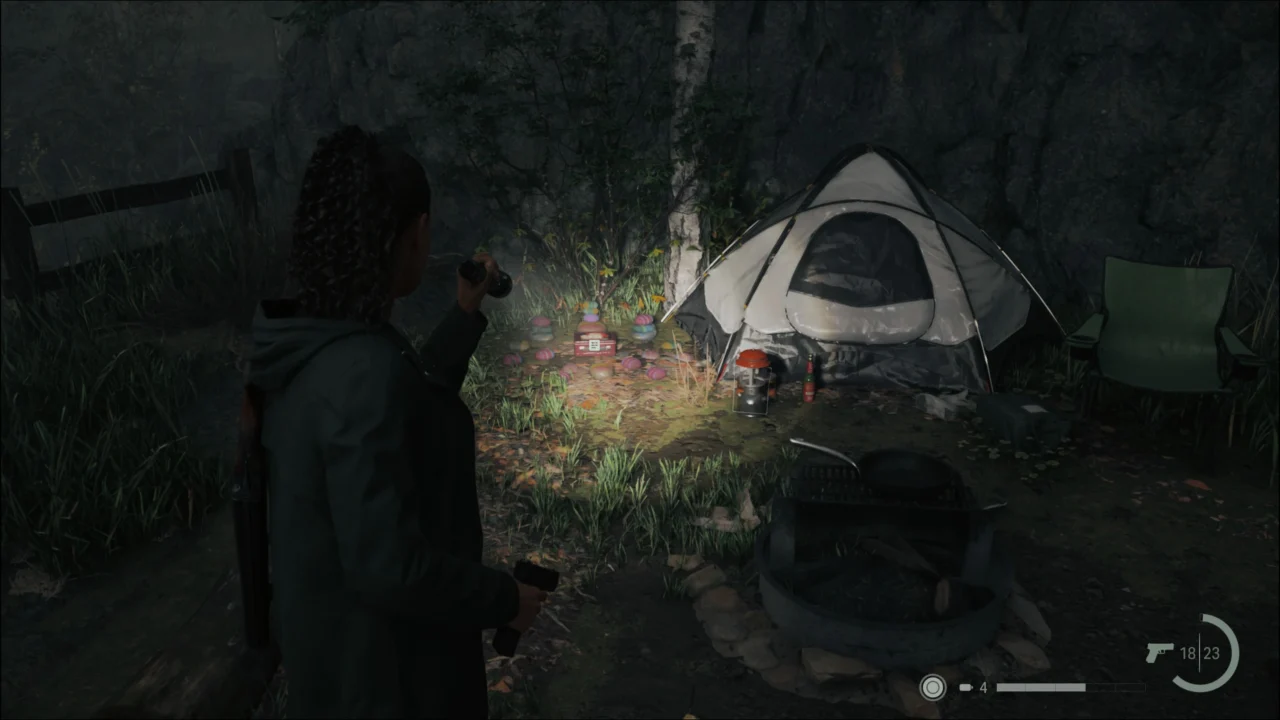This screenshot has width=1280, height=720.
Task: Click the first segment of the battery bar
Action: coord(1010,687)
